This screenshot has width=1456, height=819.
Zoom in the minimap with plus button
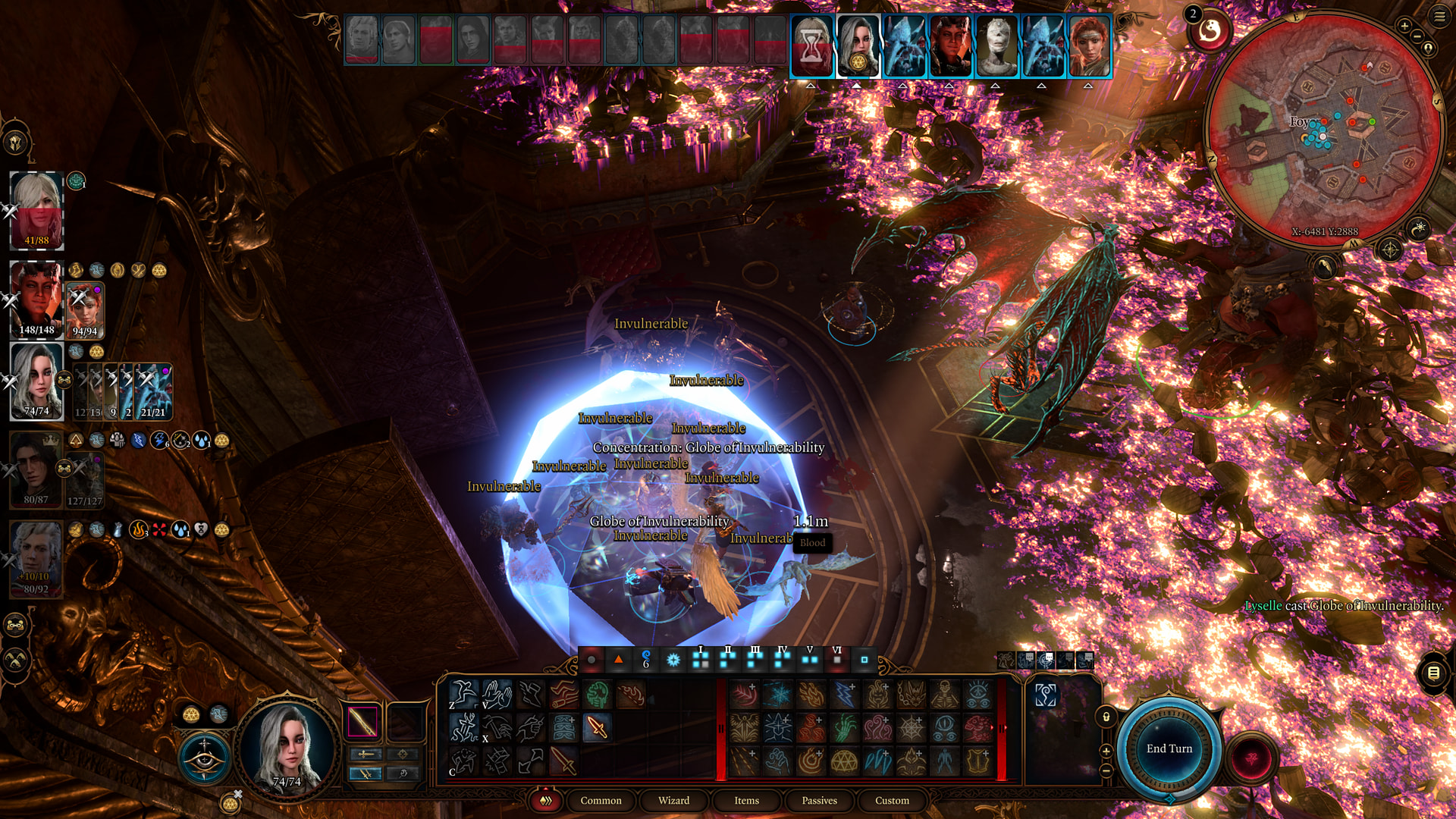(1404, 27)
